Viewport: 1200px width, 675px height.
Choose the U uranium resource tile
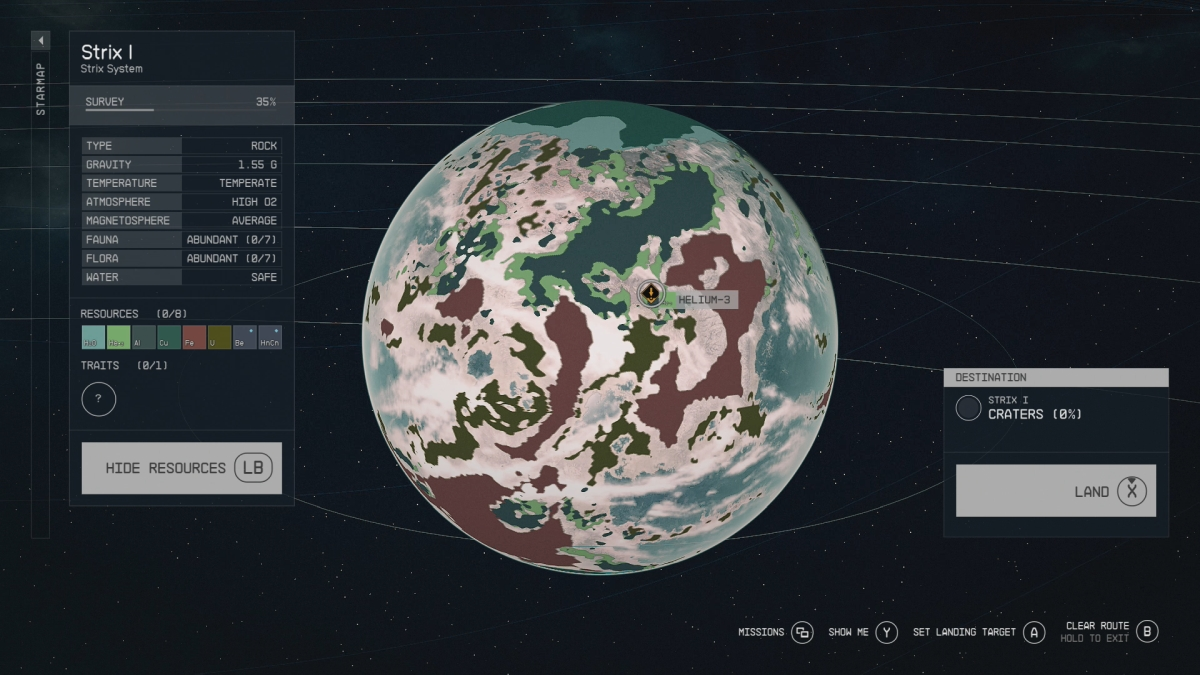click(x=219, y=337)
